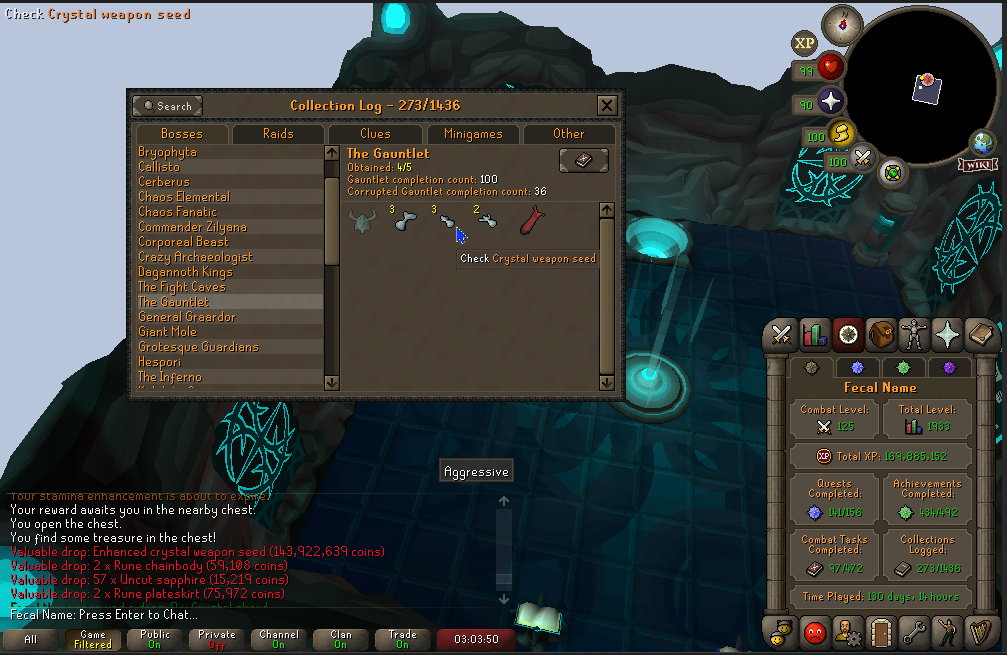This screenshot has width=1007, height=655.
Task: Open the Collections Logged panel
Action: point(927,555)
